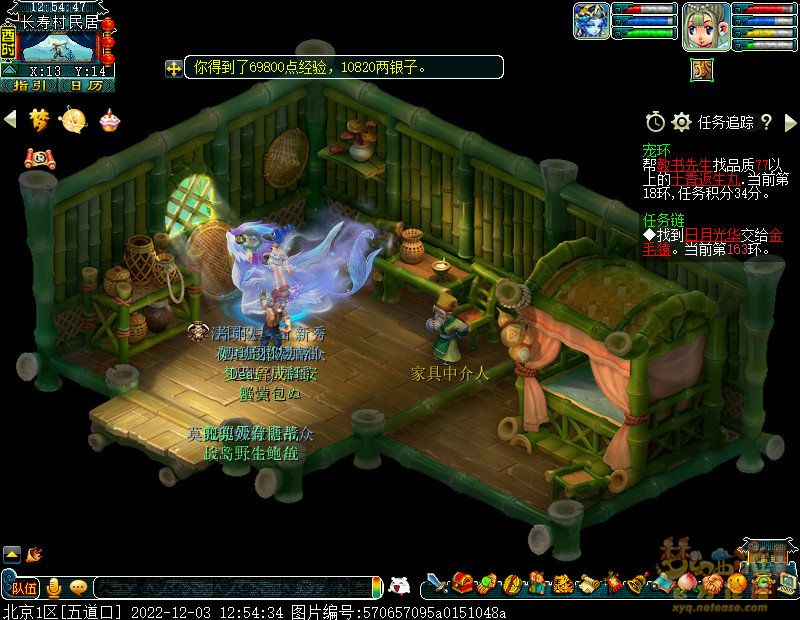Open the quest tracker help question mark
Screen dimensions: 800x620
tap(766, 122)
